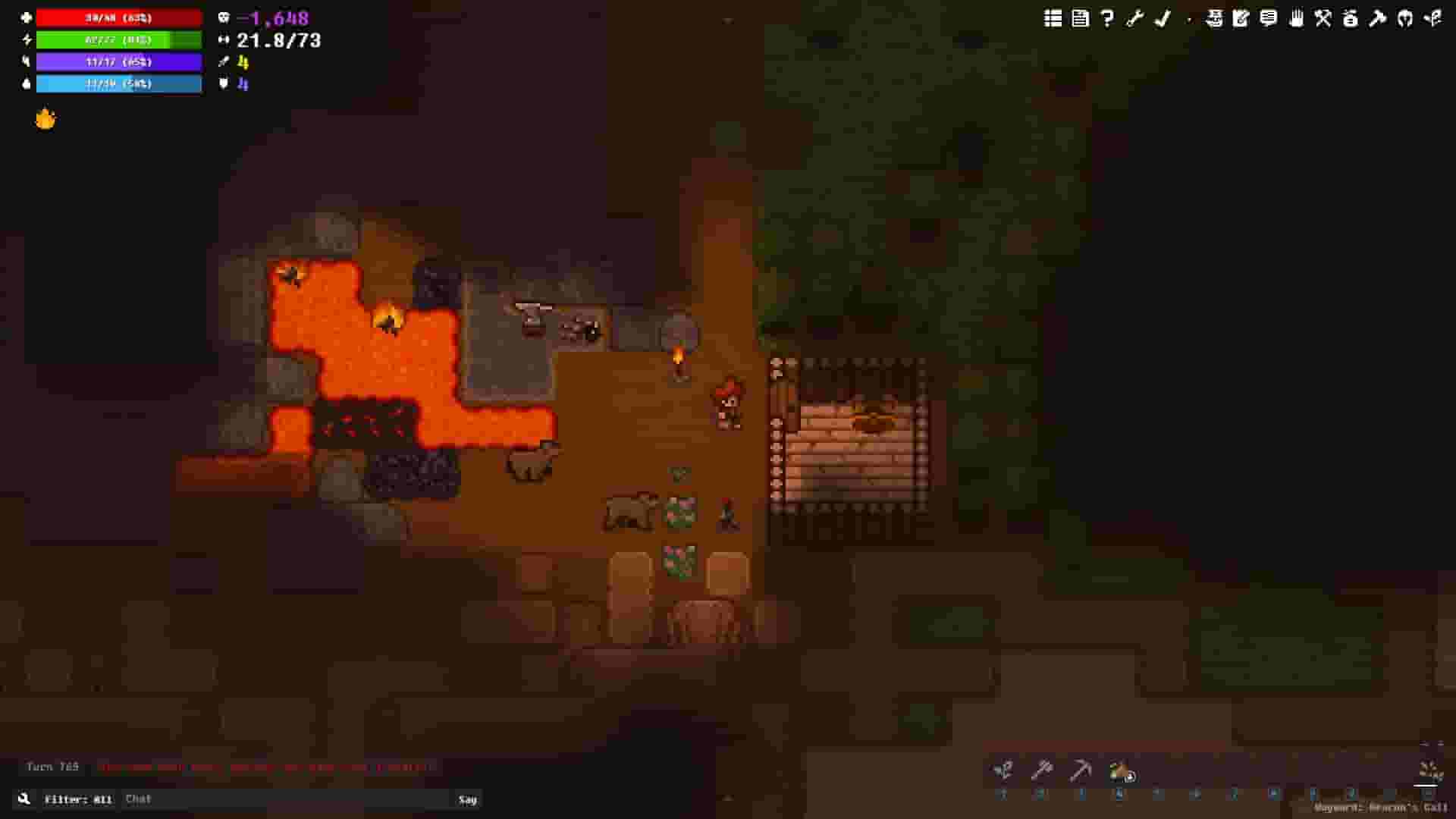Click the small dropdown arrow beside the checkmark icon
The width and height of the screenshot is (1456, 819).
[1189, 21]
